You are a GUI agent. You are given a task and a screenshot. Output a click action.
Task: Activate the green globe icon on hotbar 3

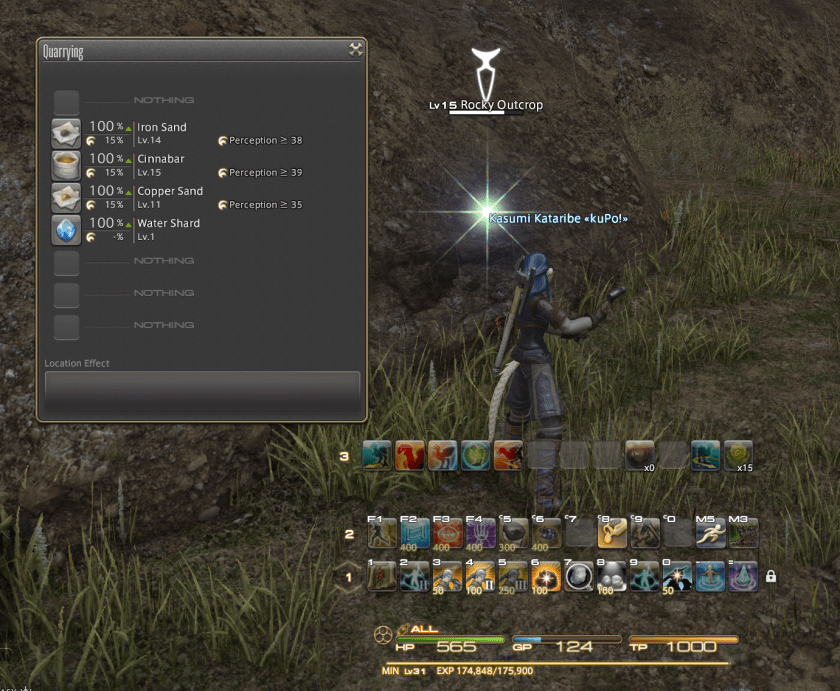475,455
